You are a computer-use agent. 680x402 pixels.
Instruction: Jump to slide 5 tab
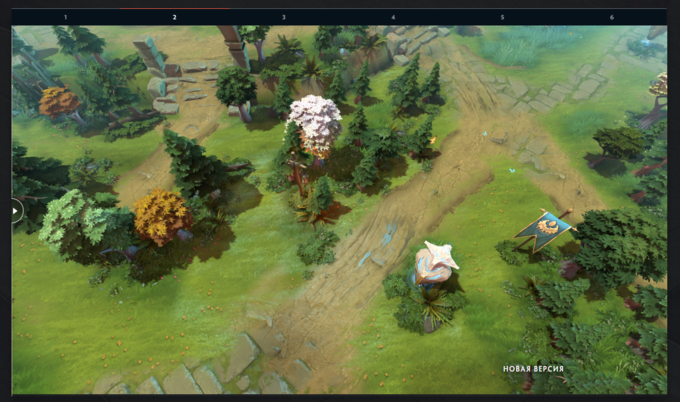pyautogui.click(x=502, y=17)
